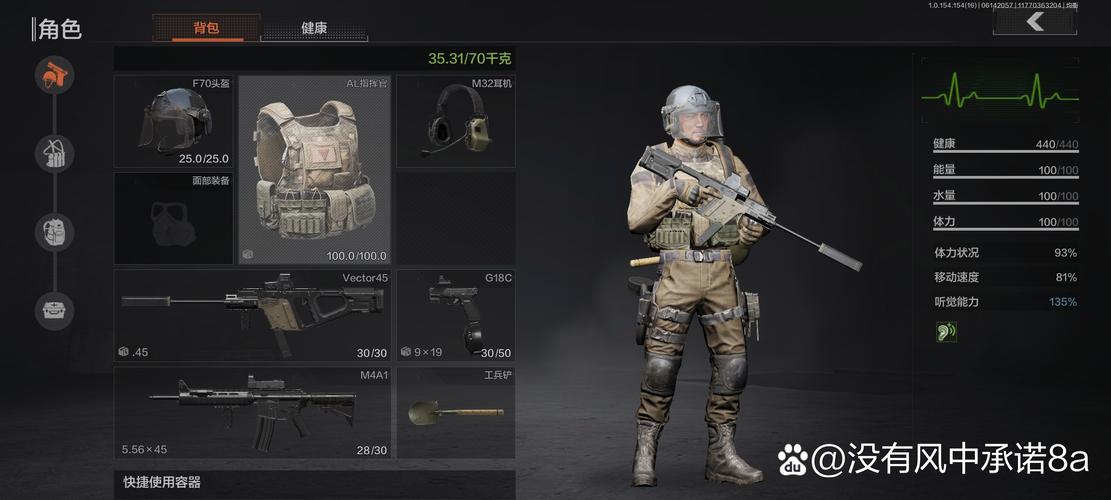Choose the 工兵铲 shovel slot
This screenshot has height=500, width=1111.
[x=455, y=411]
